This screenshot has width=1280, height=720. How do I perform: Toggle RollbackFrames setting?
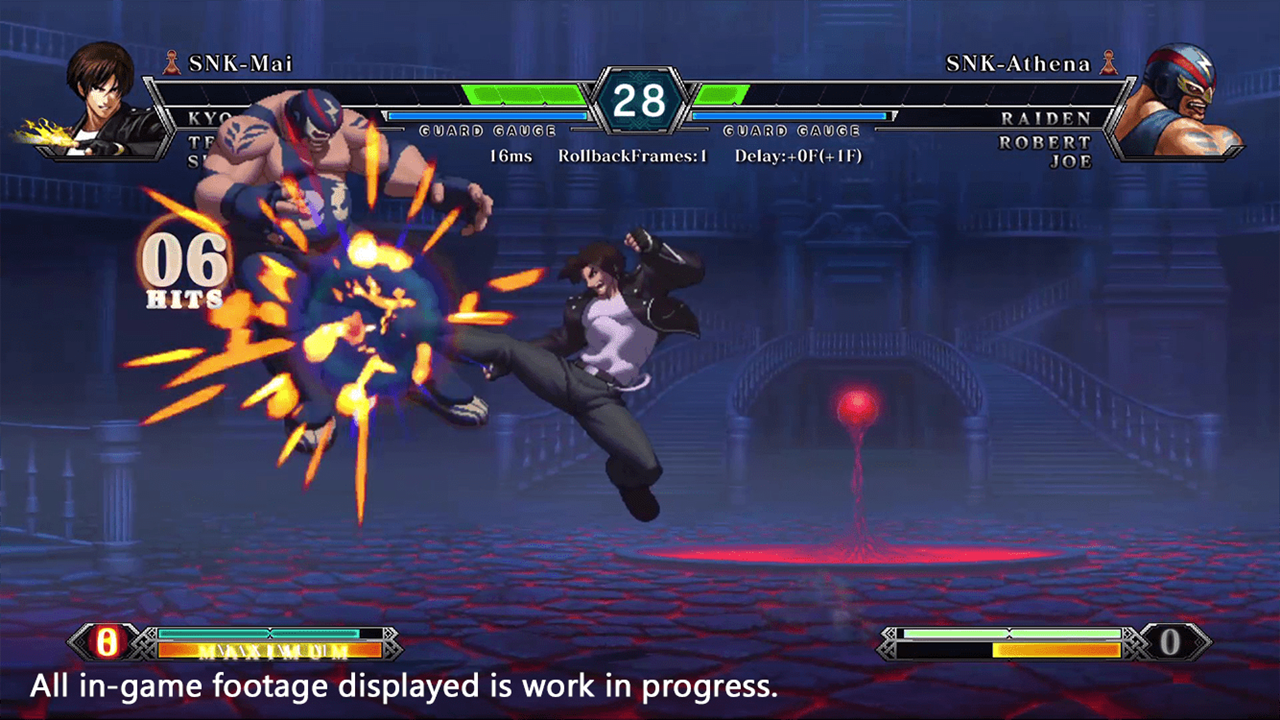click(x=634, y=156)
